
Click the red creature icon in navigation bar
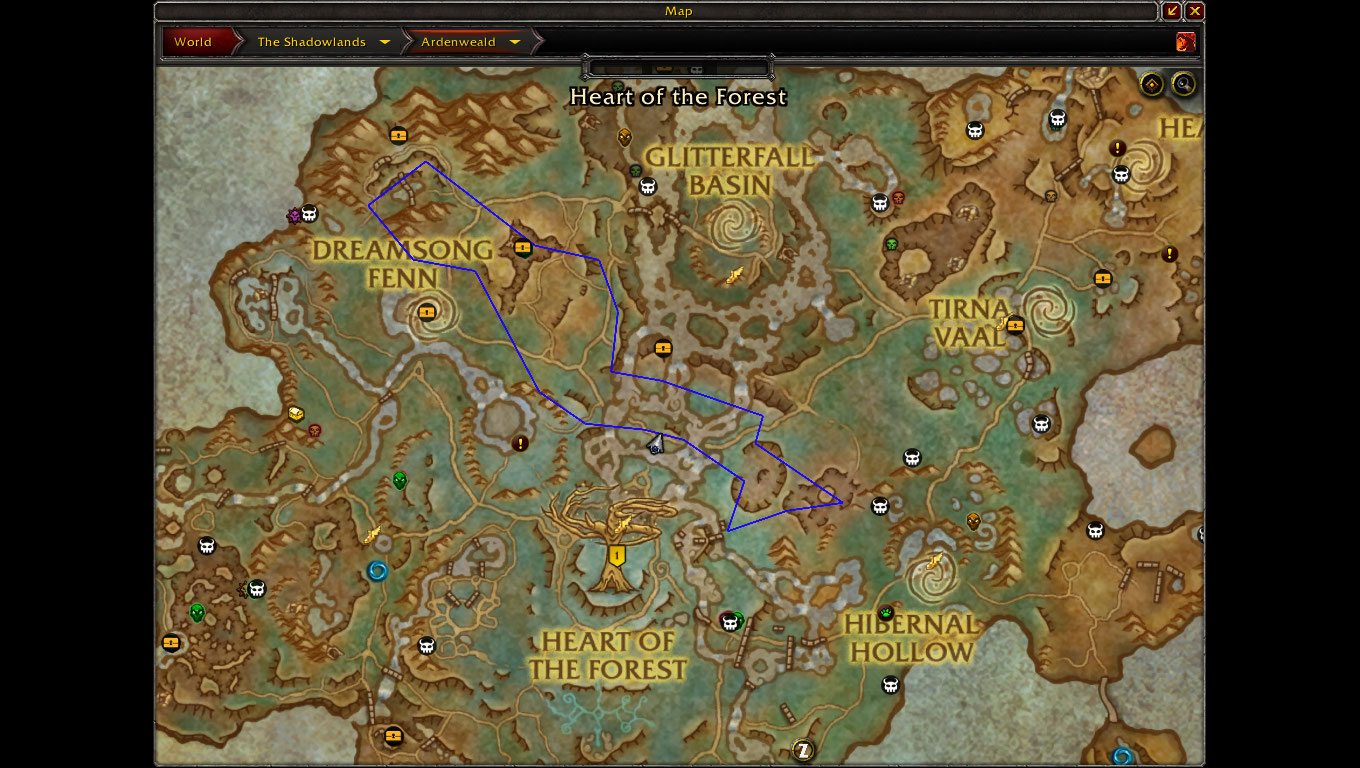pyautogui.click(x=1186, y=42)
